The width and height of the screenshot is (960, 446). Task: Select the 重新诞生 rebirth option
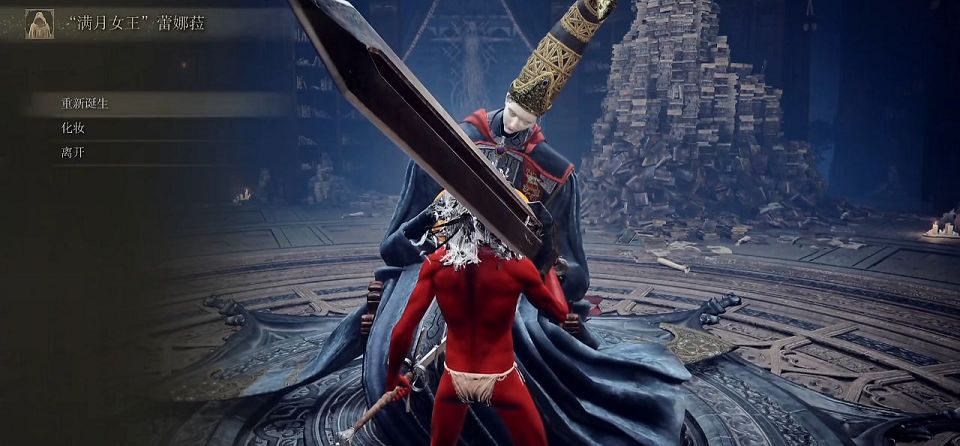86,104
